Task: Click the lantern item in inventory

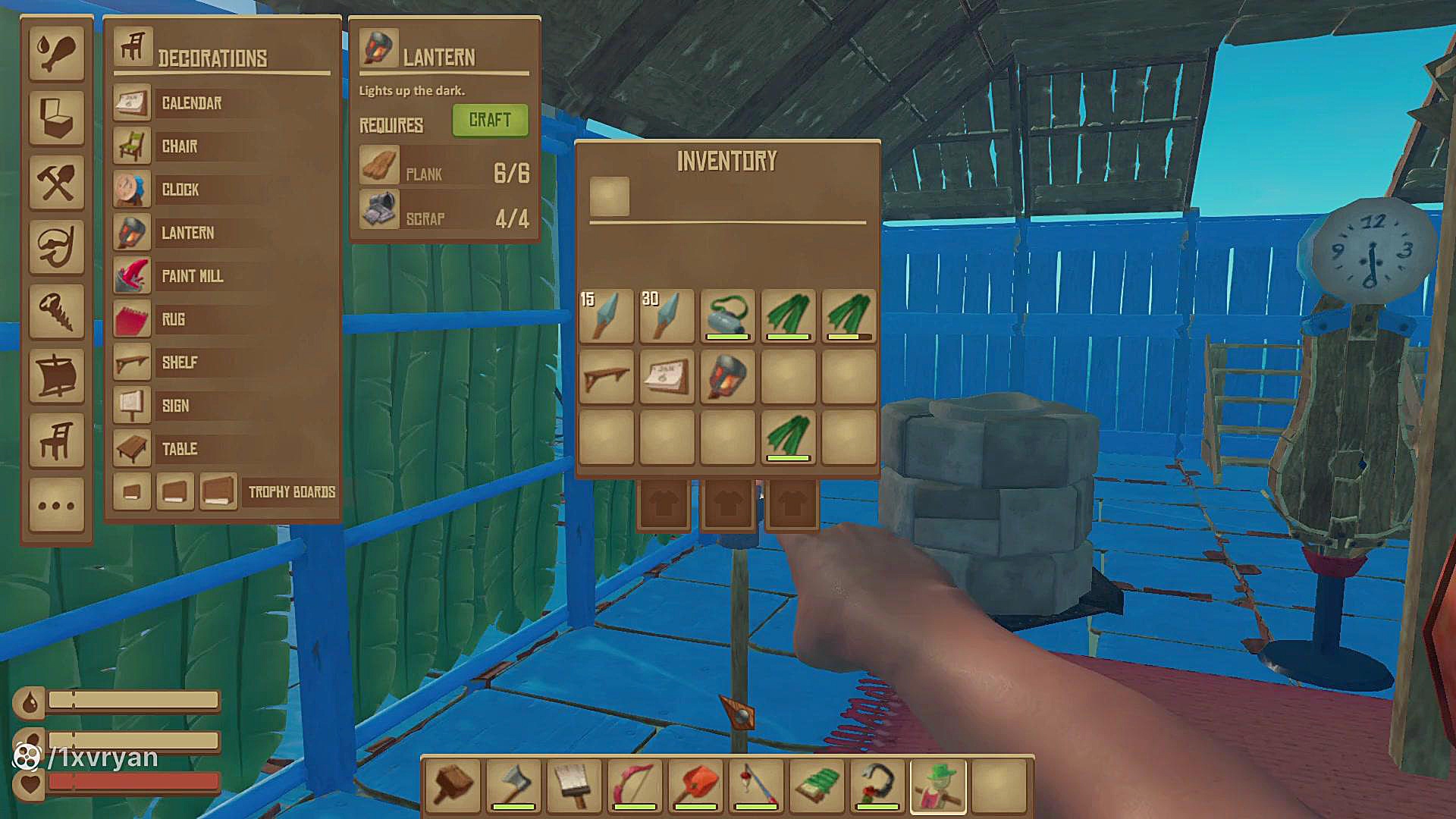Action: 727,376
